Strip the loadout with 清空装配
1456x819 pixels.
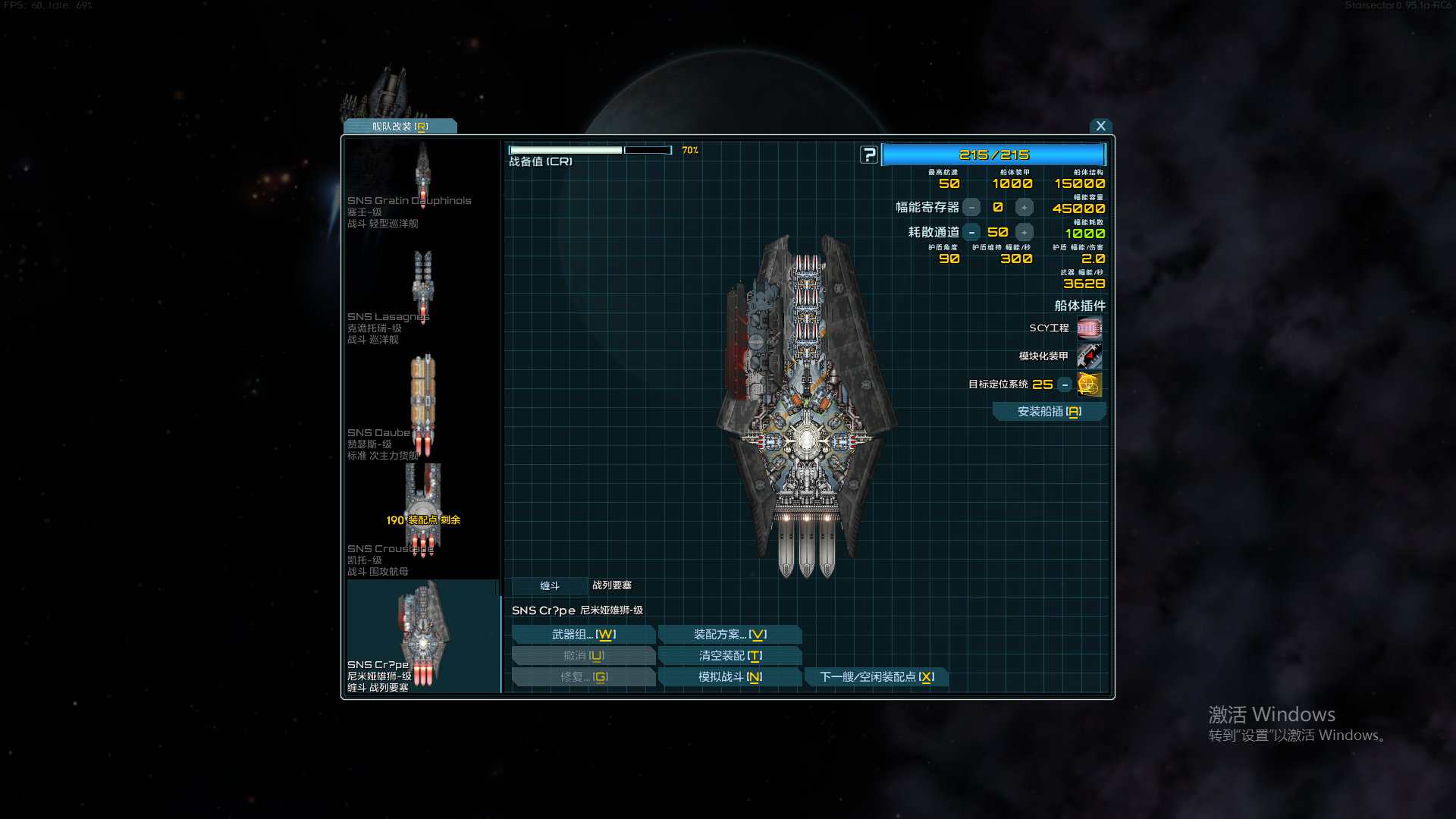click(x=730, y=656)
